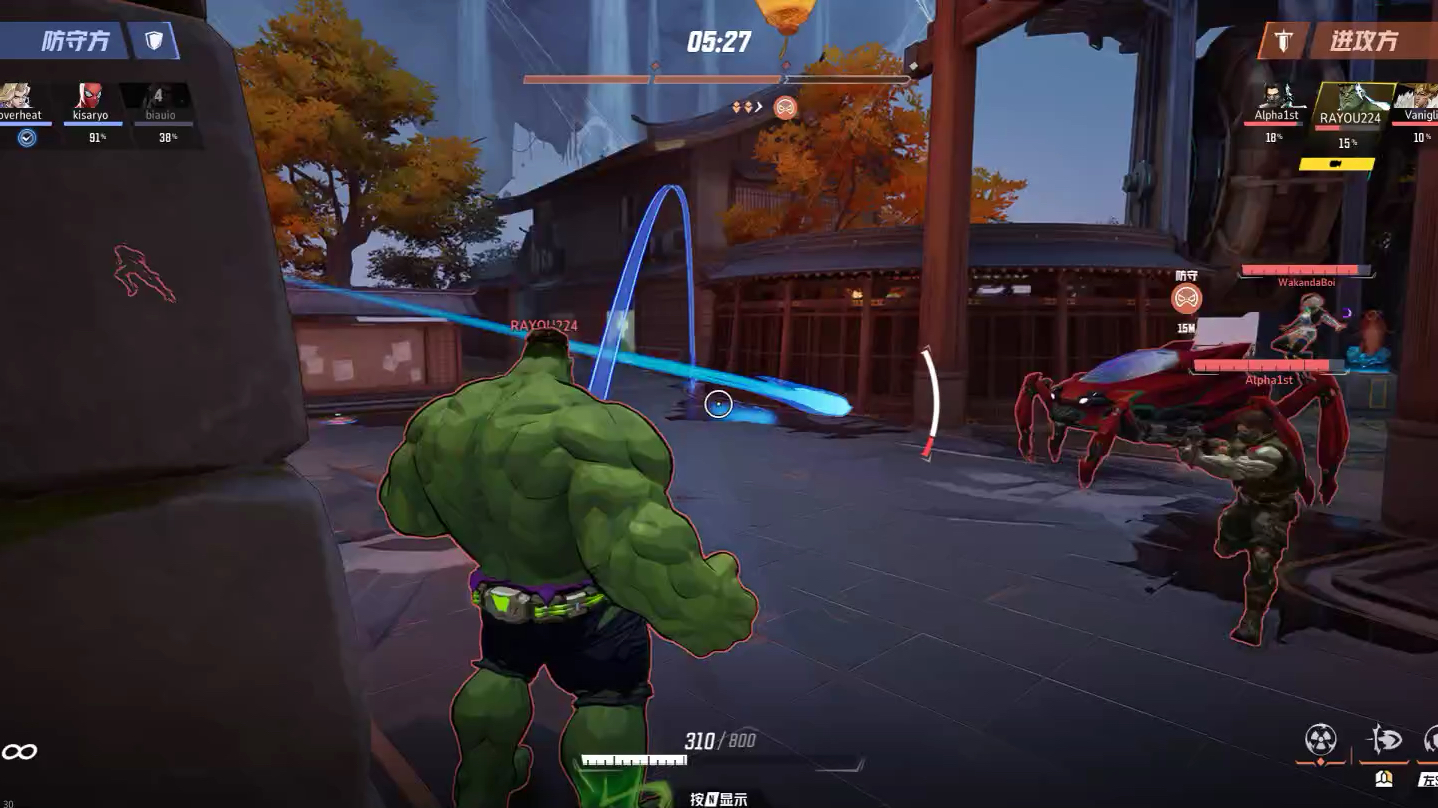The width and height of the screenshot is (1438, 808).
Task: Activate the punching fist ability icon
Action: [x=1385, y=740]
